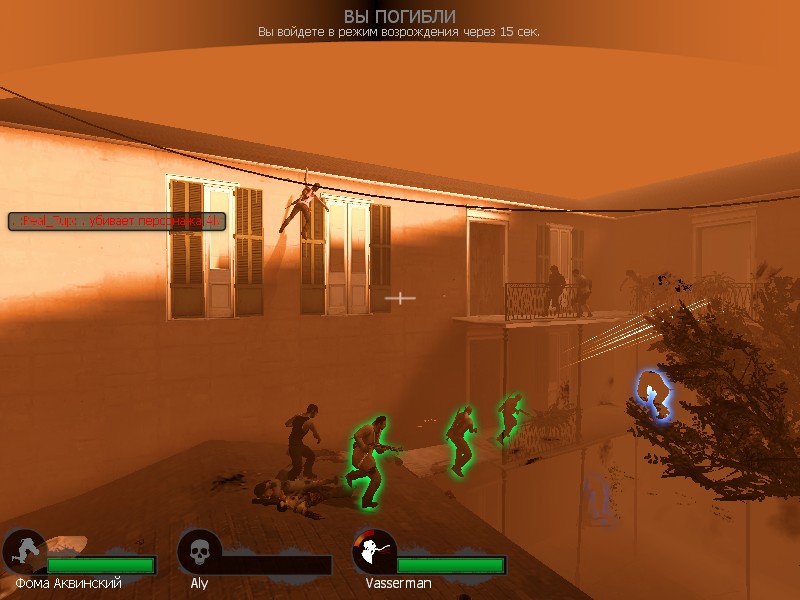Click Aly's skull portrait icon
Image resolution: width=800 pixels, height=600 pixels.
(x=199, y=552)
